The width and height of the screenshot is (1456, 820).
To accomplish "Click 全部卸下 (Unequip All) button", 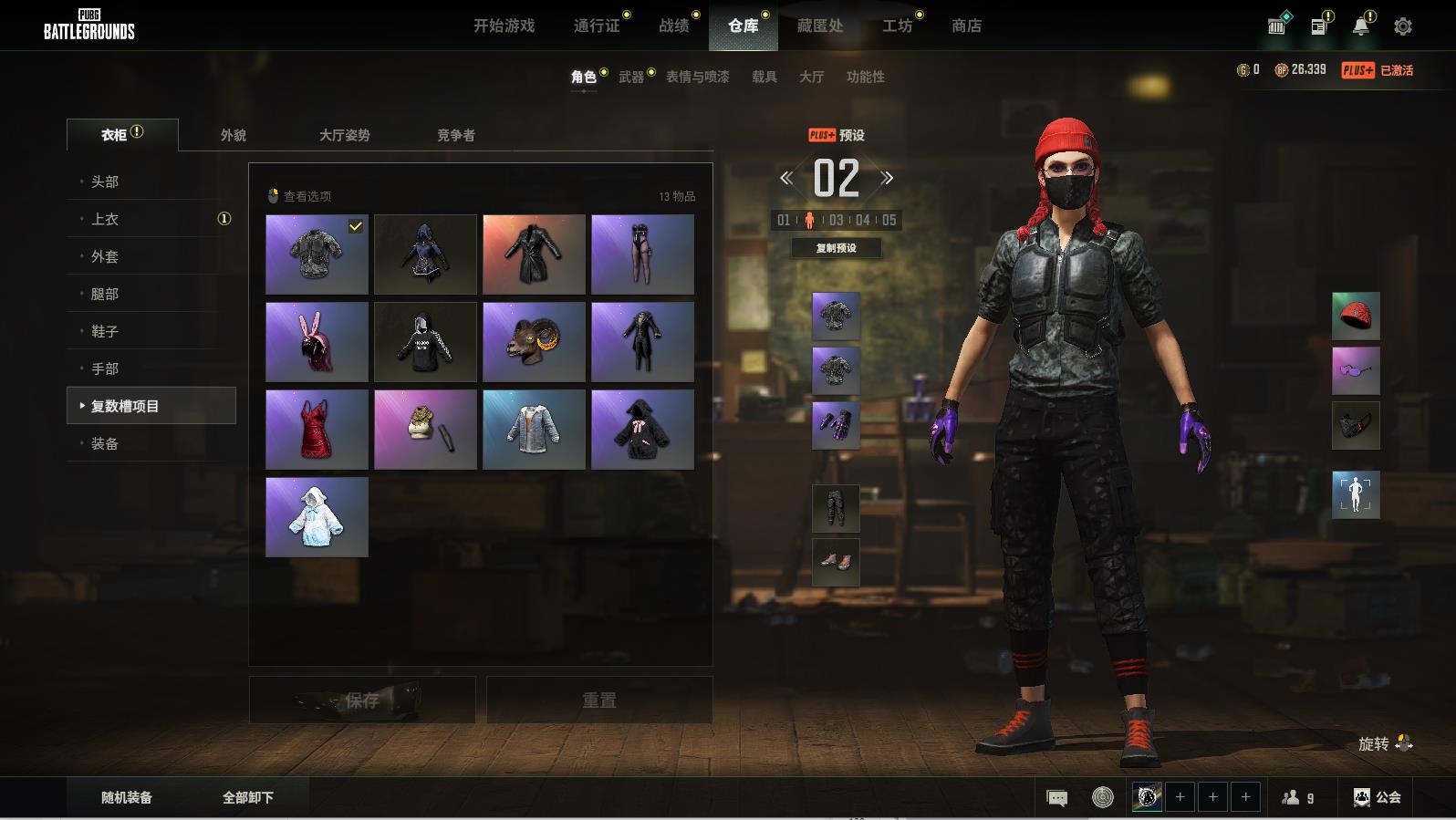I will [247, 797].
